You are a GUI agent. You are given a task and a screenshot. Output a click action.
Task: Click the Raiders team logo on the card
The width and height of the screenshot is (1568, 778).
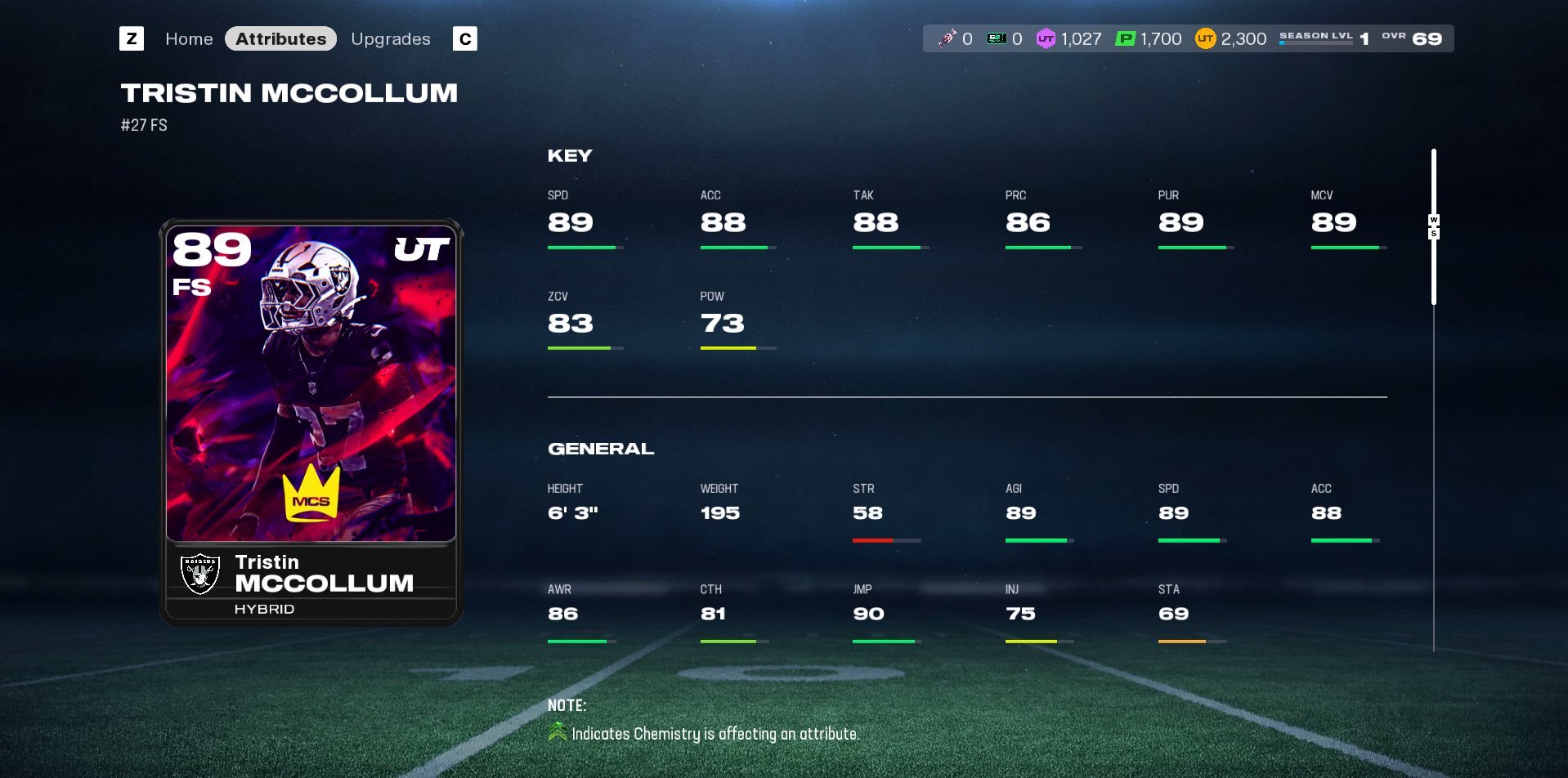[200, 572]
